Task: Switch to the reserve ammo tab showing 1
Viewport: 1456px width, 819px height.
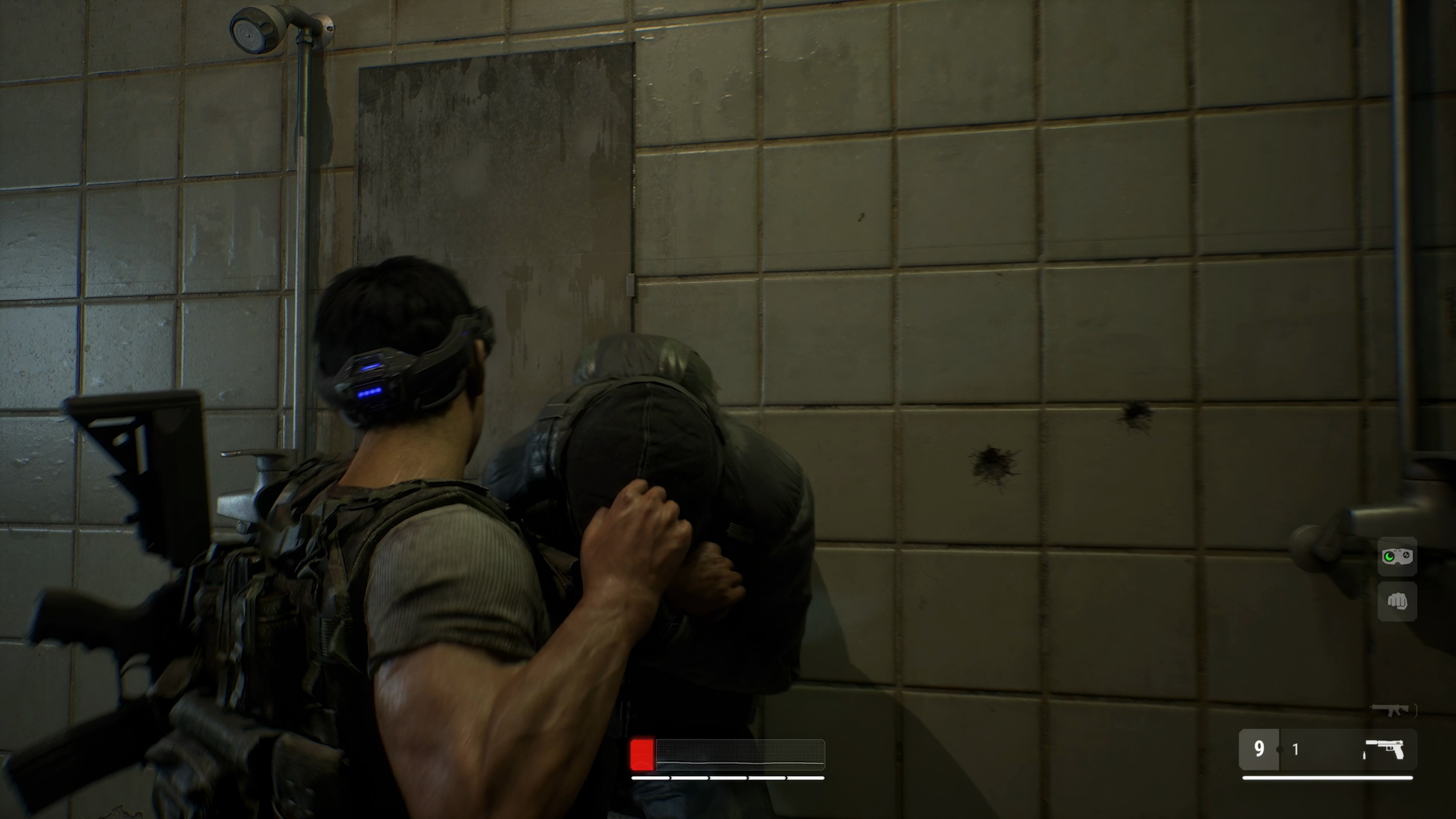Action: (x=1296, y=750)
